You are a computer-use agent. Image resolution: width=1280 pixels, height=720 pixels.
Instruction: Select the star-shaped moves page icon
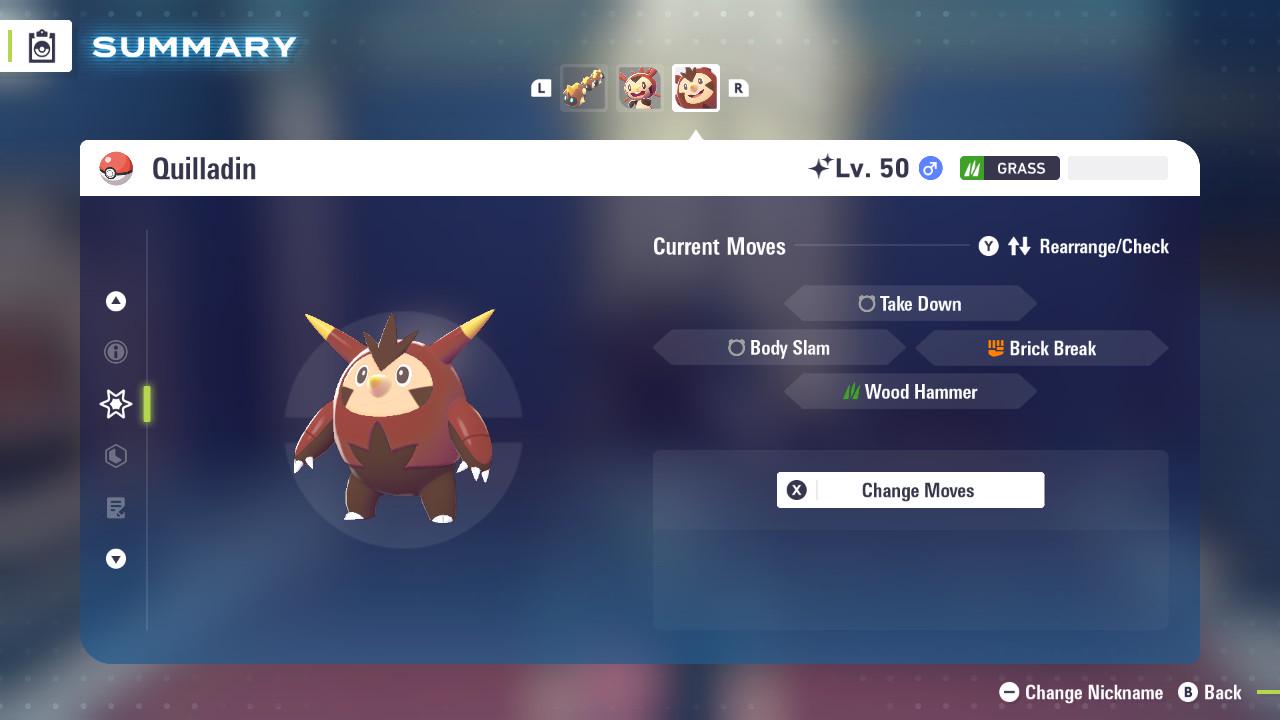(116, 403)
